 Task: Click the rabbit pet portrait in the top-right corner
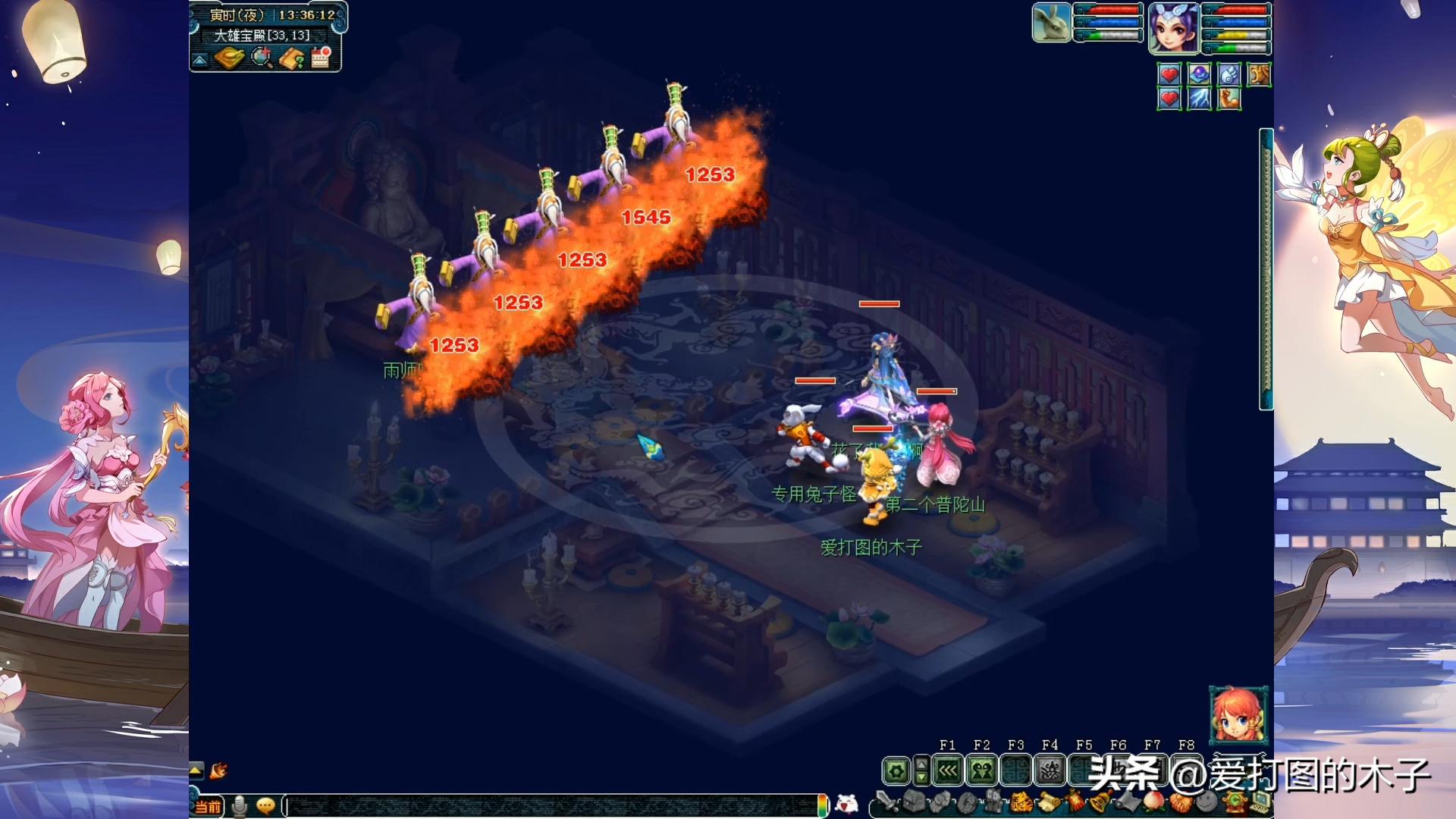[x=1050, y=23]
